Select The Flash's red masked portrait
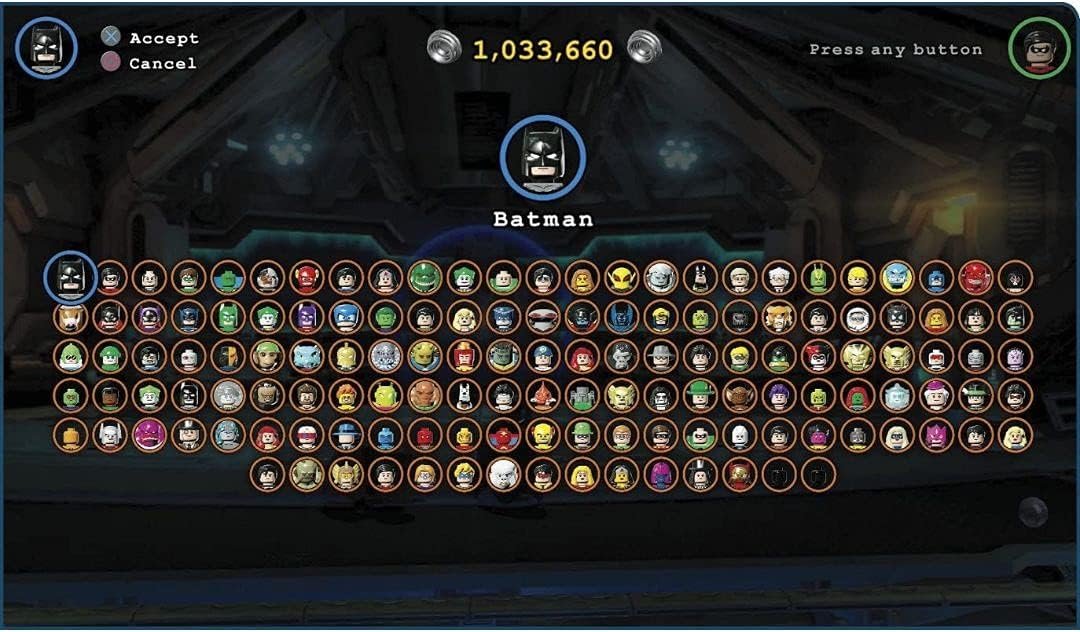This screenshot has width=1080, height=632. click(x=307, y=278)
